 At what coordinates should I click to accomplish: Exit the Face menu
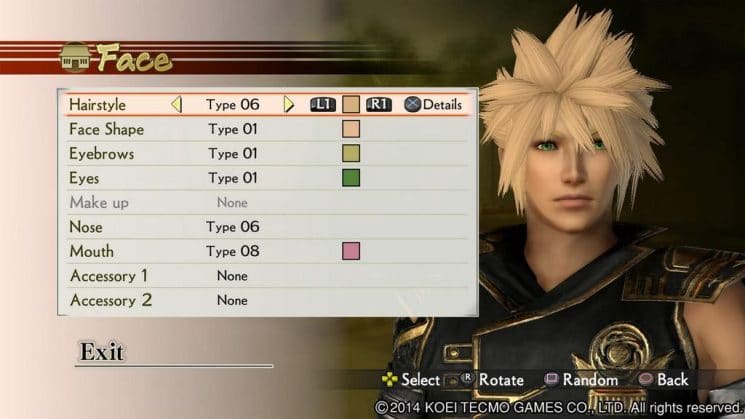[101, 352]
